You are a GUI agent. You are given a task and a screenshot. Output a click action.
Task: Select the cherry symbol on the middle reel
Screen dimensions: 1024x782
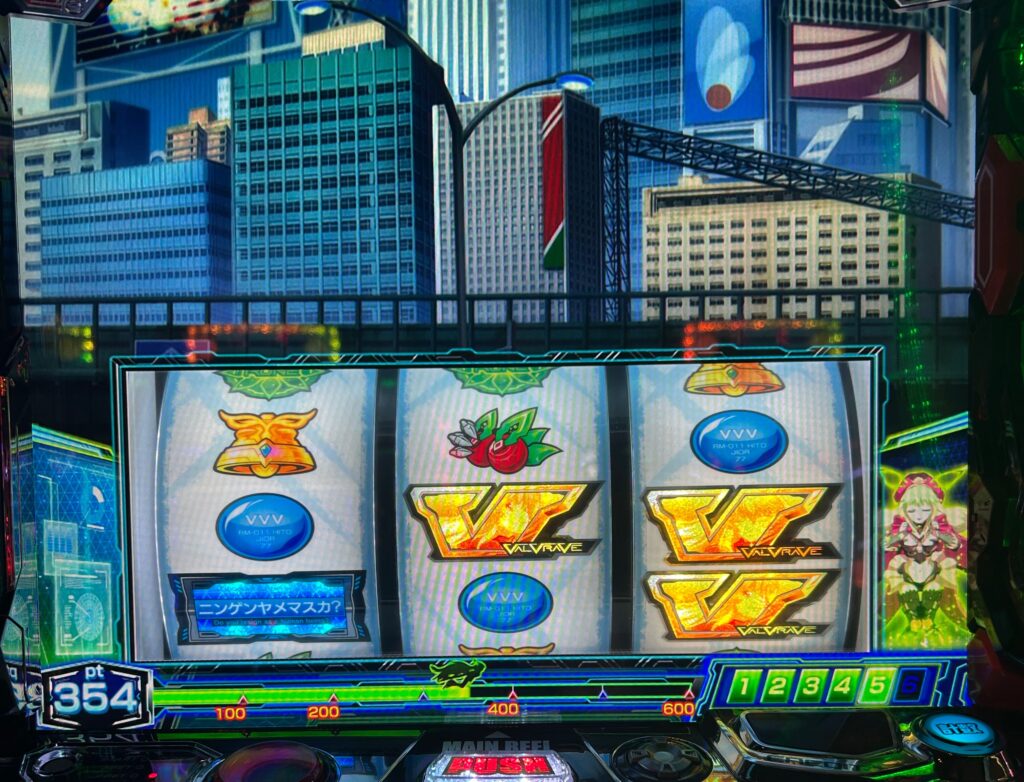pyautogui.click(x=501, y=440)
